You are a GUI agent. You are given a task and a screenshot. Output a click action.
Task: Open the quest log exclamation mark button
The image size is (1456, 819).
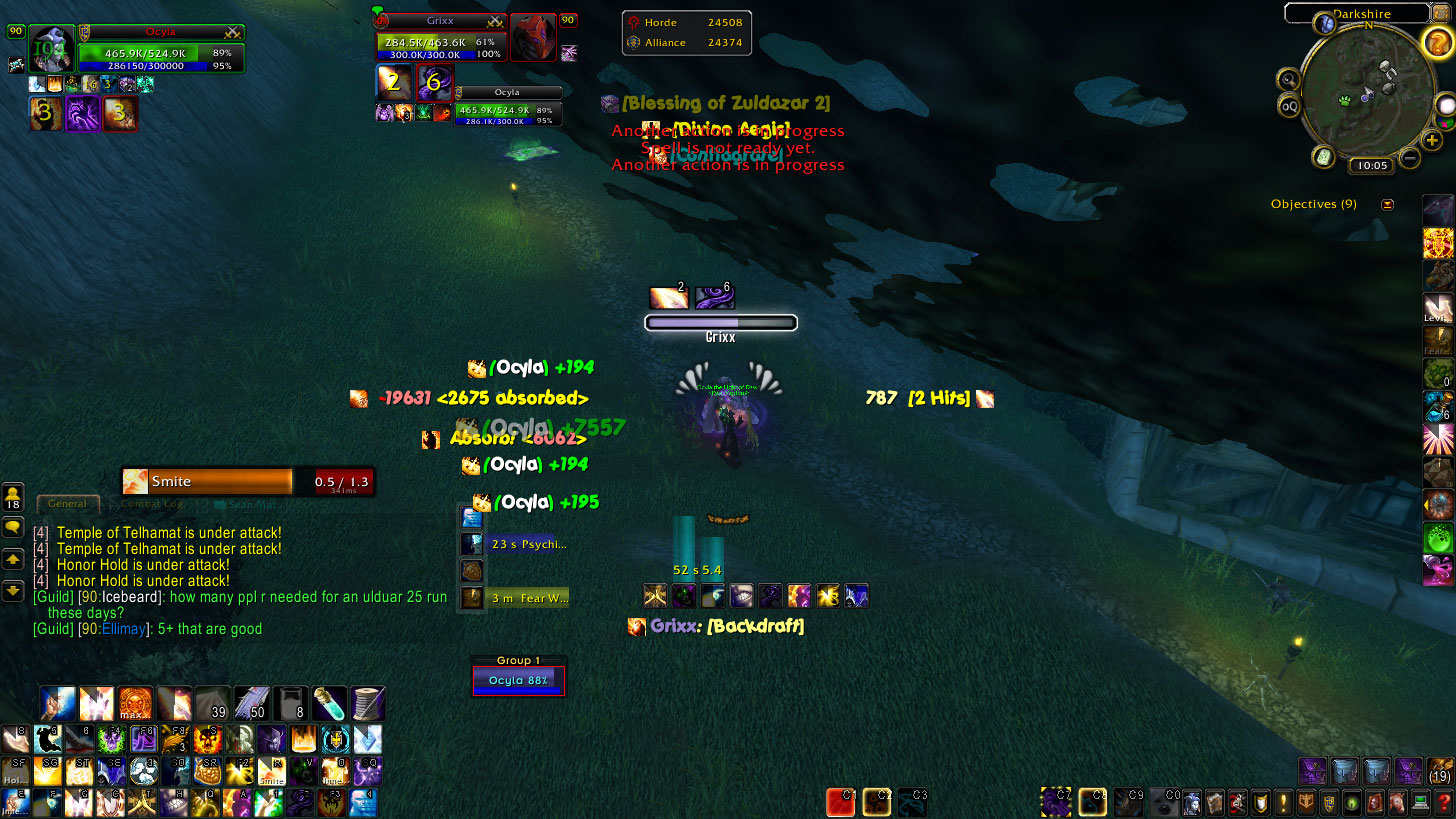point(1283,802)
